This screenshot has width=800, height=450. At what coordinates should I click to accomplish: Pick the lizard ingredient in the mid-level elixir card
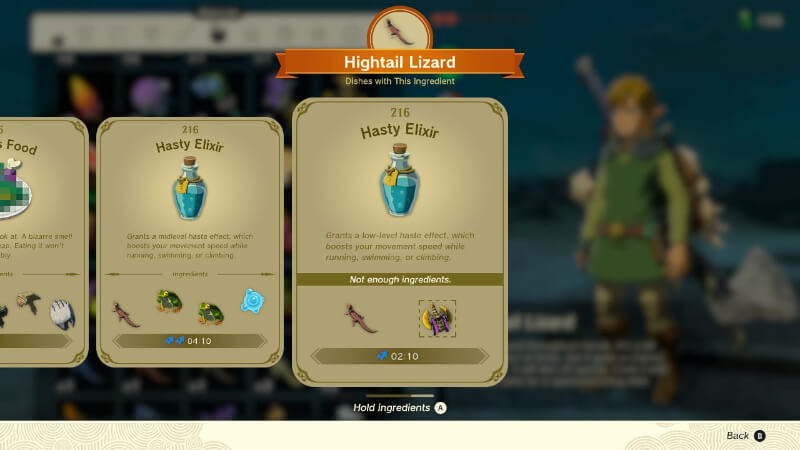126,312
